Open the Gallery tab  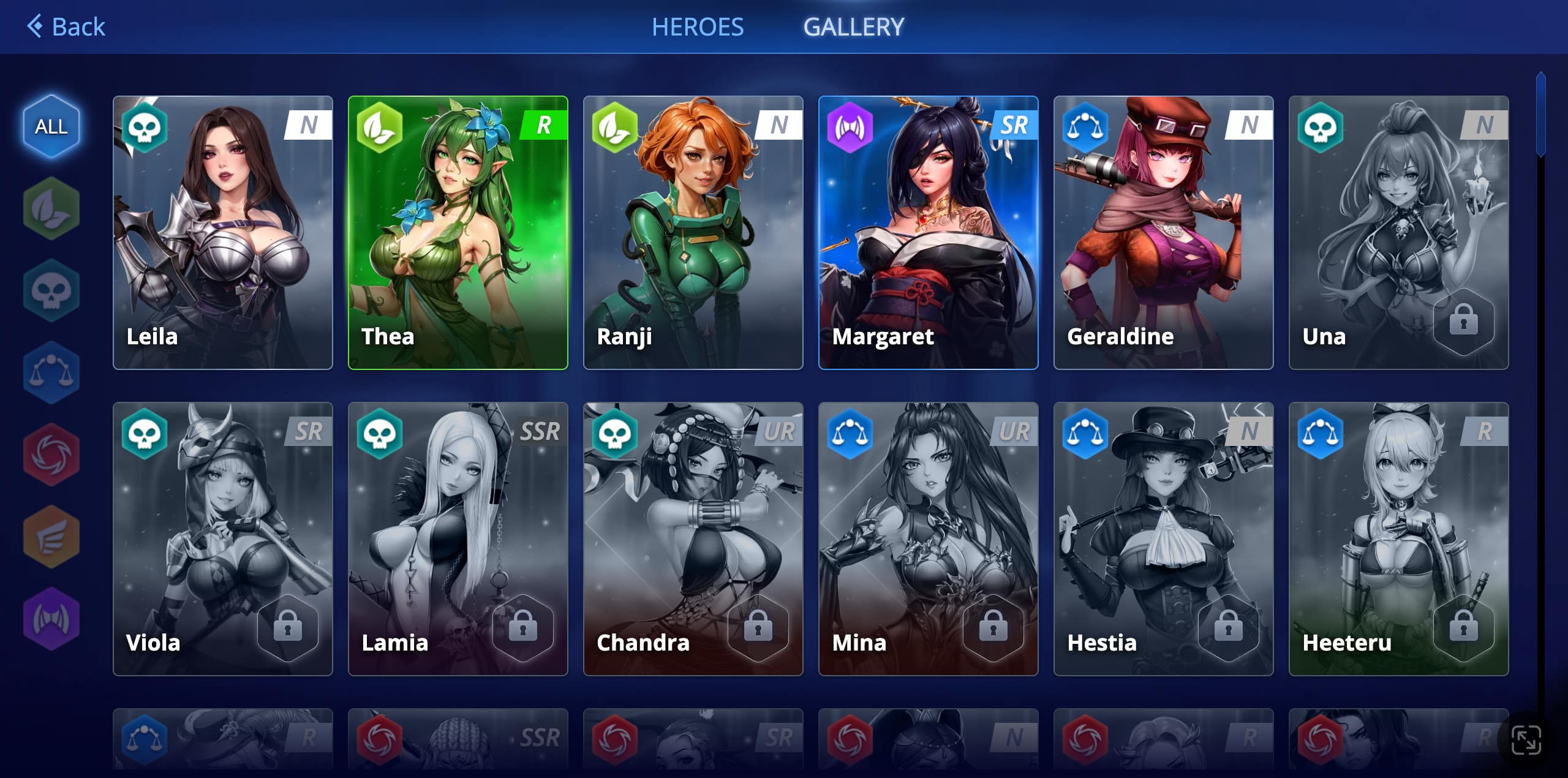(x=853, y=27)
